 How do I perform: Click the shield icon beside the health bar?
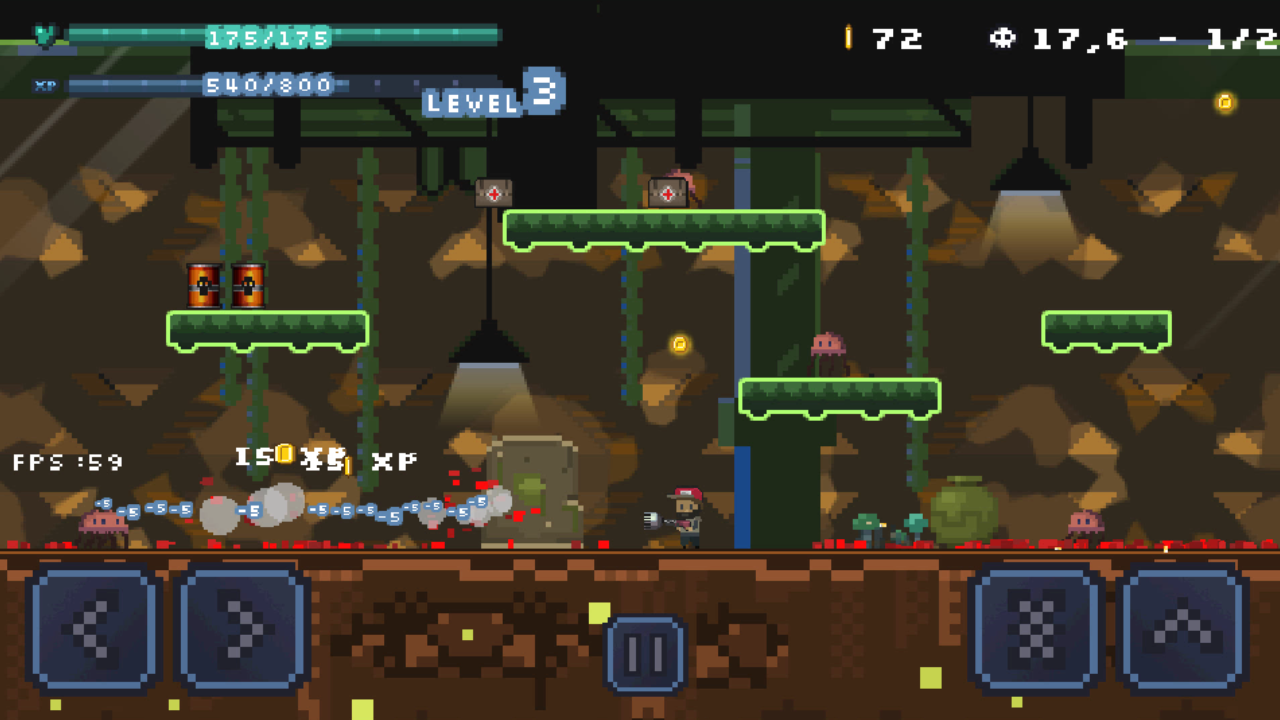pos(44,33)
